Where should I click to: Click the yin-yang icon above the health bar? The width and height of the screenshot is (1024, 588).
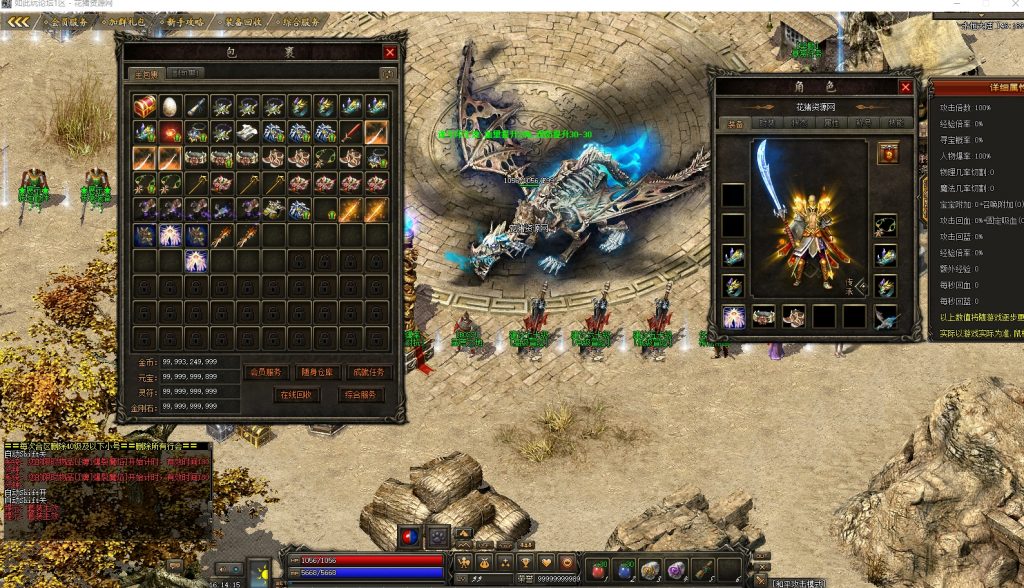(408, 535)
